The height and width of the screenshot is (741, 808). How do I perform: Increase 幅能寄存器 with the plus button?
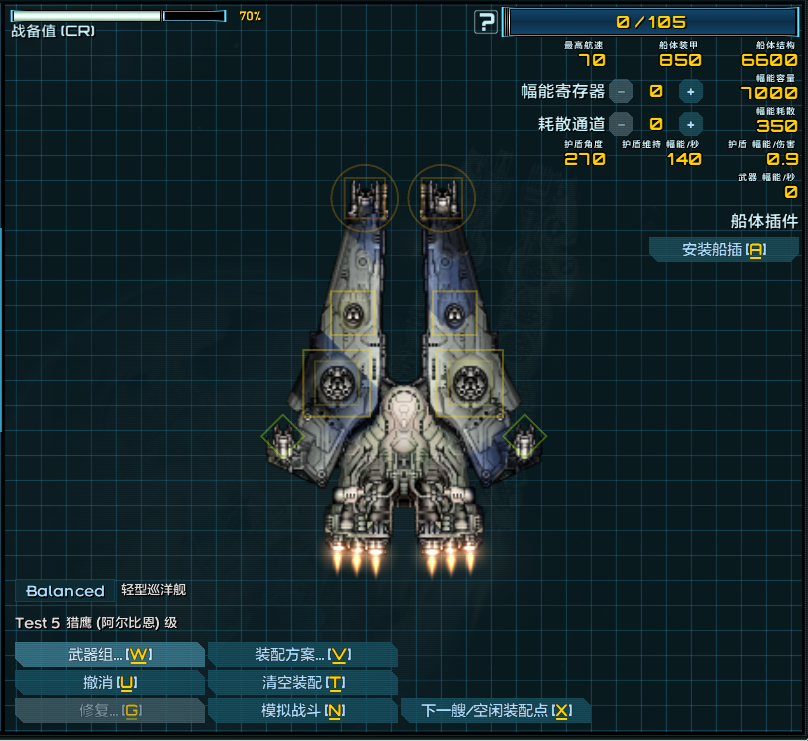click(x=690, y=91)
